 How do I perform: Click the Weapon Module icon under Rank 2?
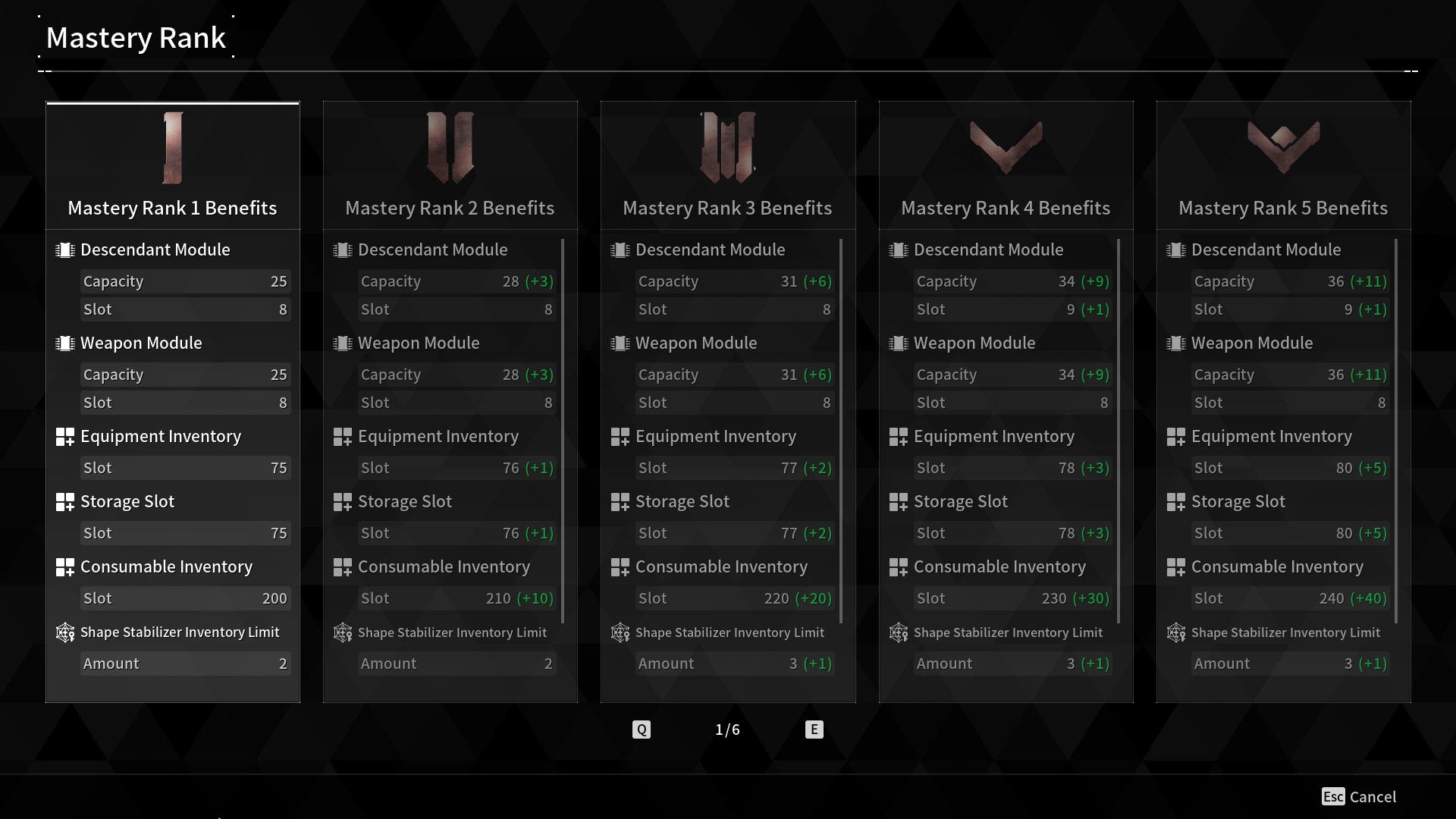pos(342,343)
